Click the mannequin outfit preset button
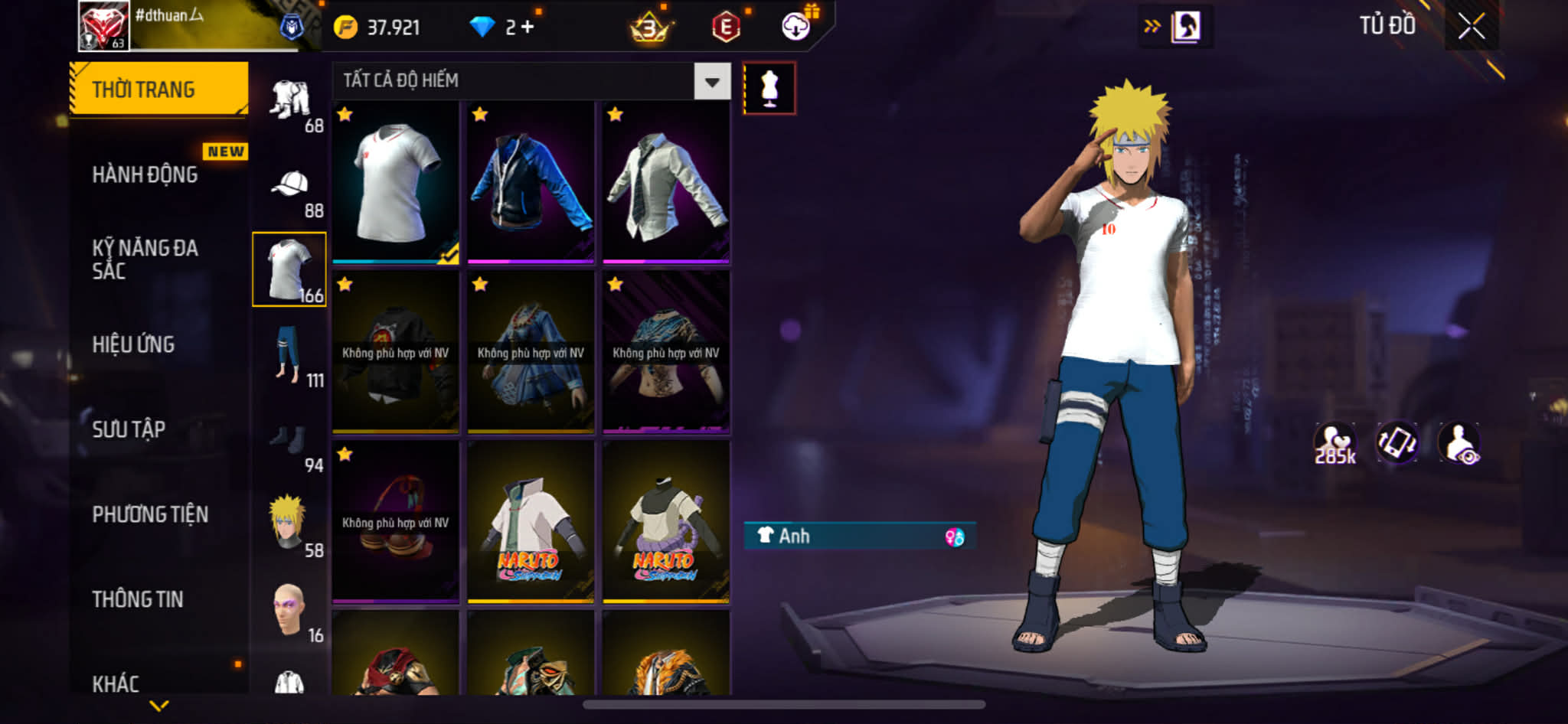The height and width of the screenshot is (724, 1568). (x=769, y=88)
